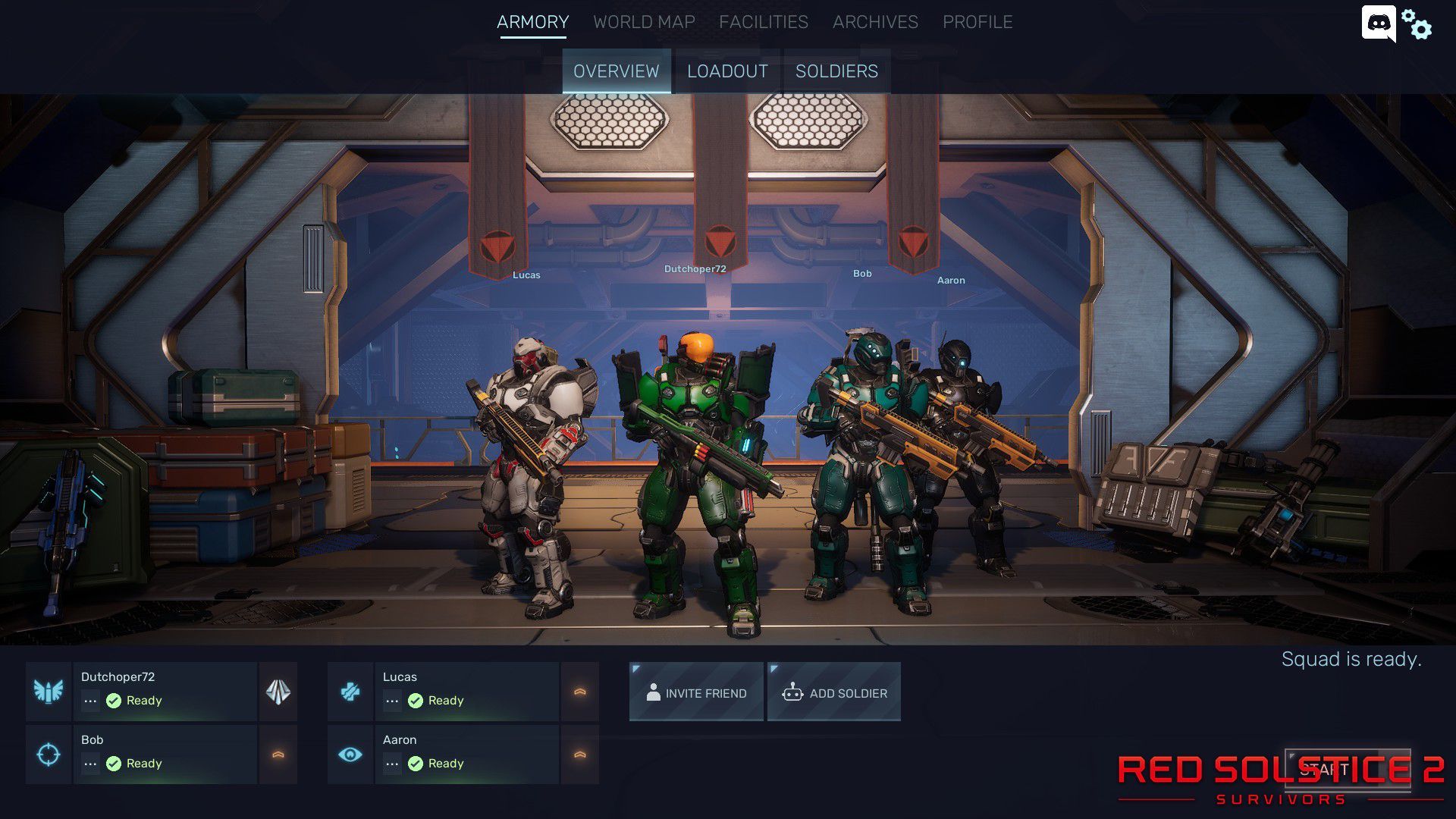Screen dimensions: 1456x819
Task: Open the Soldiers sub-tab
Action: click(x=836, y=71)
